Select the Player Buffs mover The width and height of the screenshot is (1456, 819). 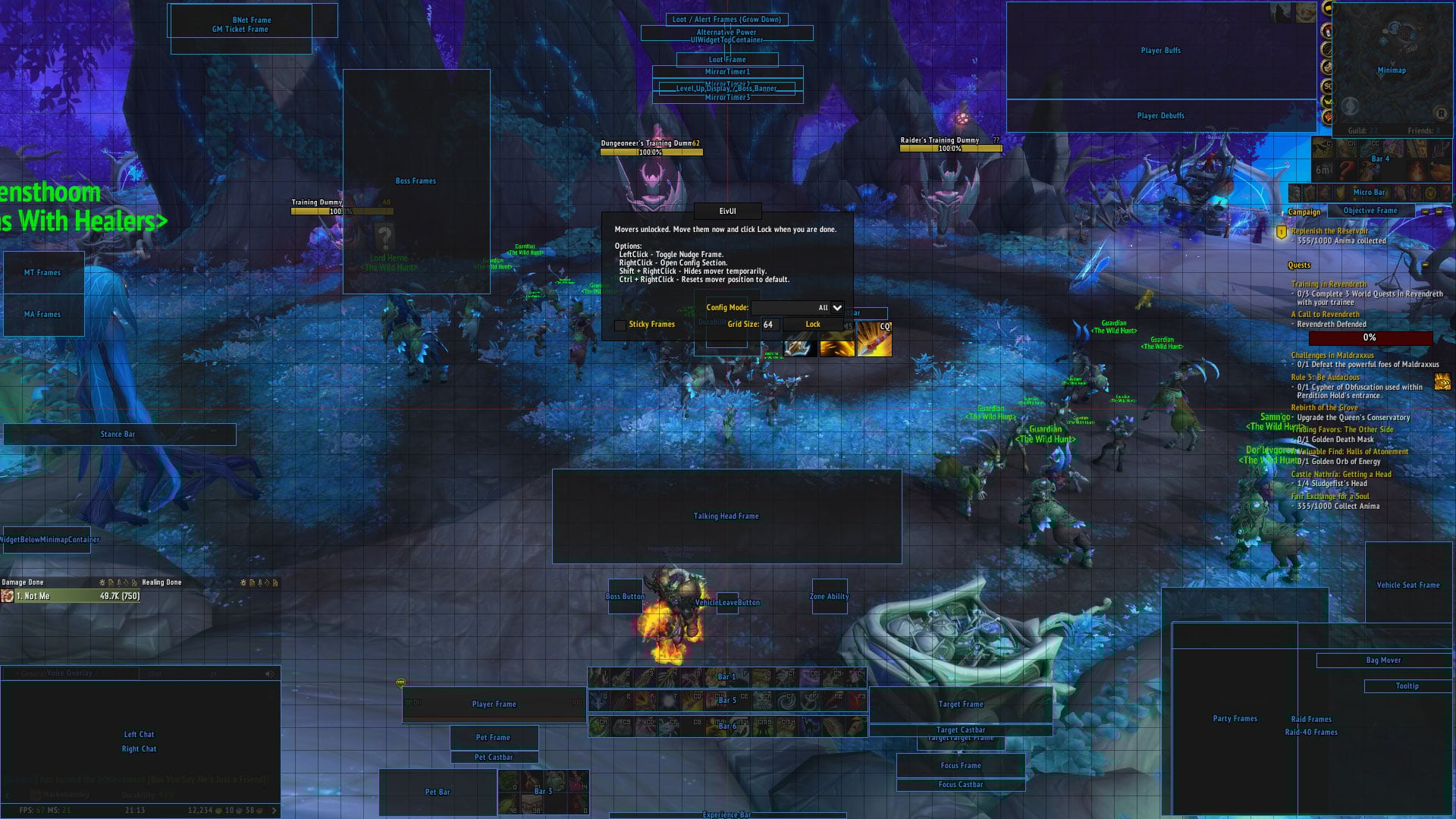tap(1160, 51)
